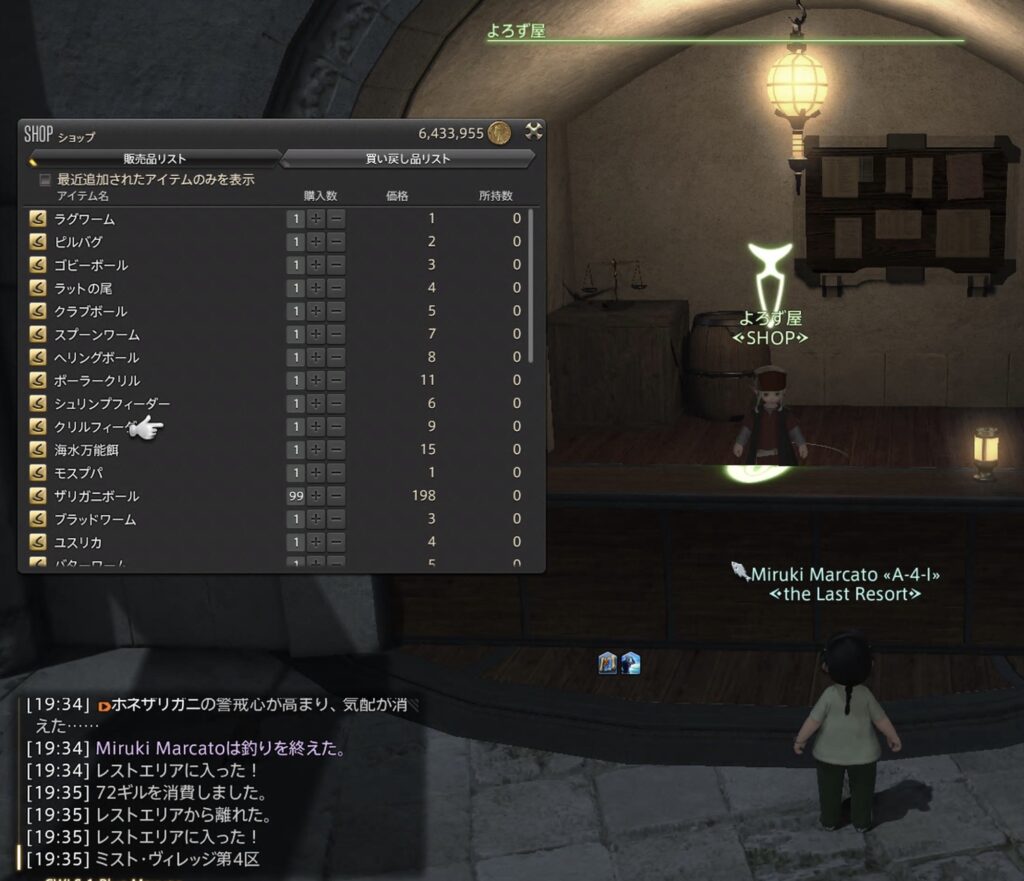Reduce the スプーンワーム purchase count
The width and height of the screenshot is (1024, 881).
point(336,334)
